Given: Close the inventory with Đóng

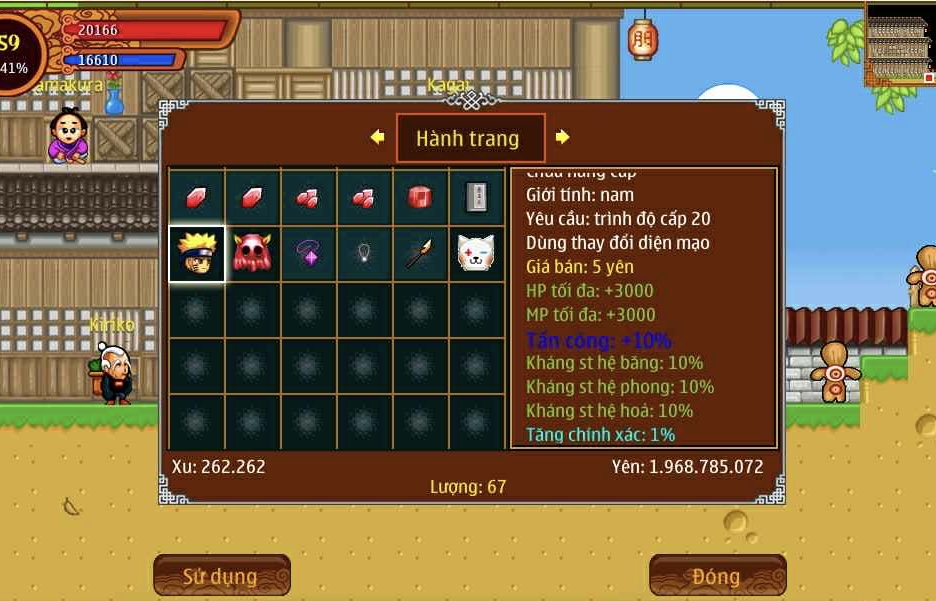Looking at the screenshot, I should click(x=717, y=576).
